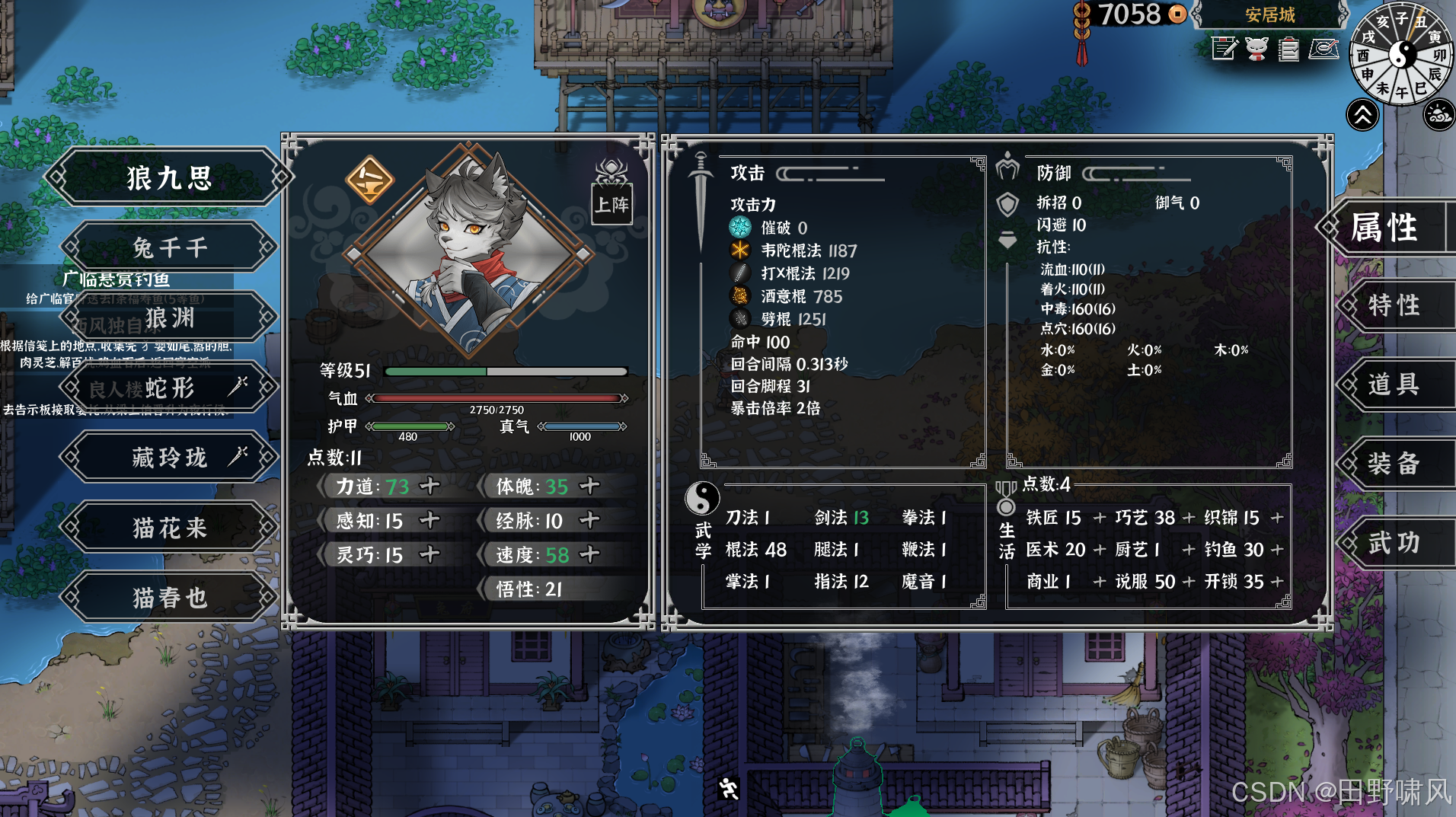Raise the 开锁 lockpicking skill
This screenshot has width=1456, height=817.
click(x=1277, y=581)
